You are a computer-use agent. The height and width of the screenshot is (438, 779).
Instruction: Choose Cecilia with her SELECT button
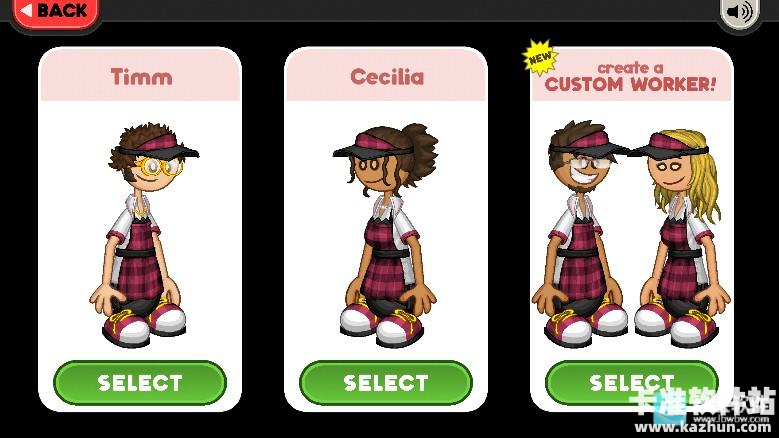[386, 382]
